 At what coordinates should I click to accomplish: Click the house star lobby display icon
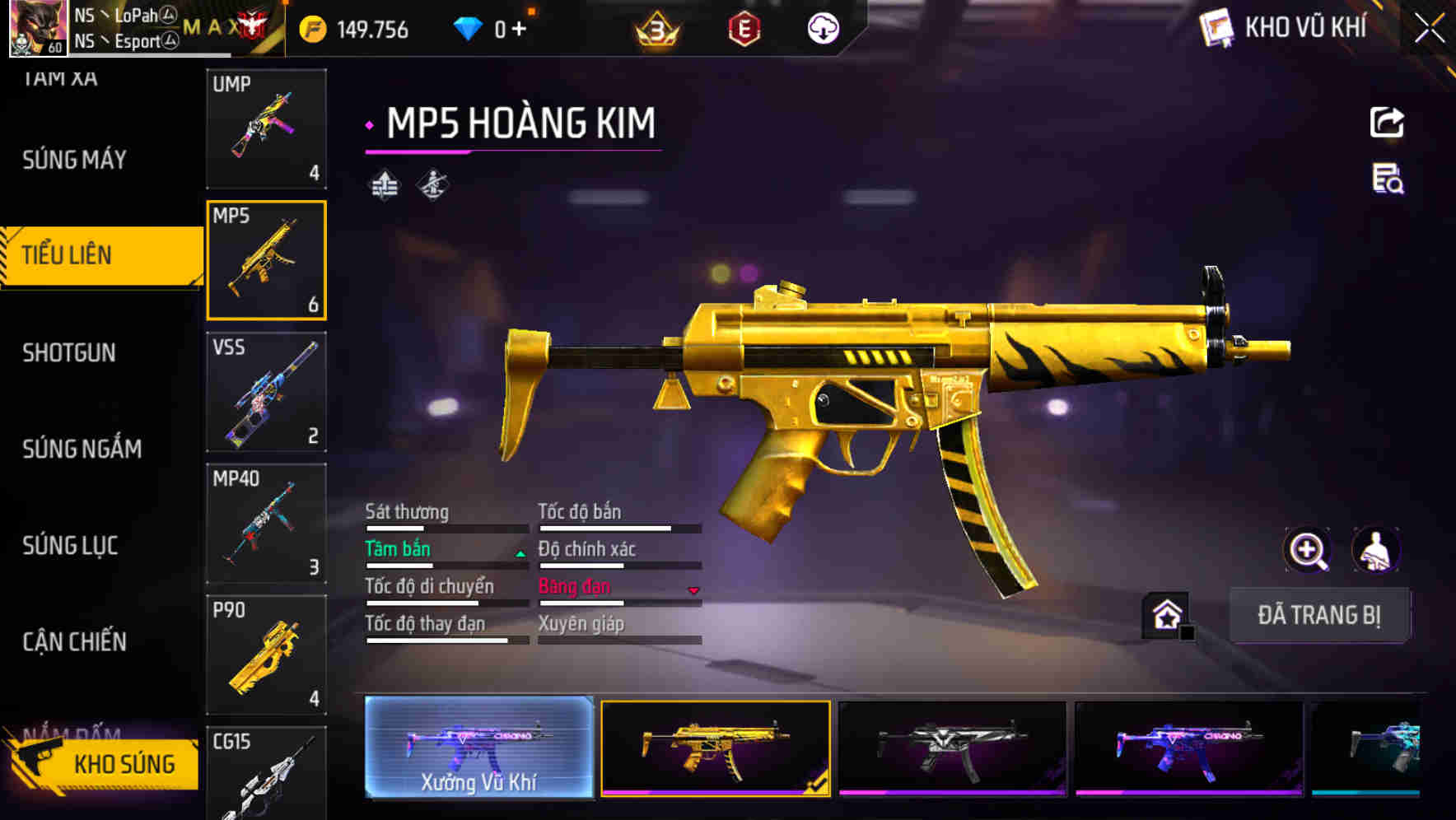point(1167,615)
